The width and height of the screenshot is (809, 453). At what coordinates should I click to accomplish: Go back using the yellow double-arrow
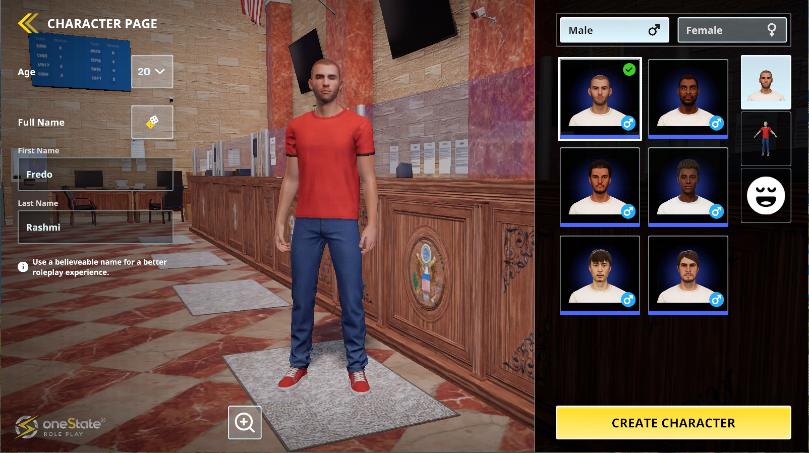pos(28,22)
